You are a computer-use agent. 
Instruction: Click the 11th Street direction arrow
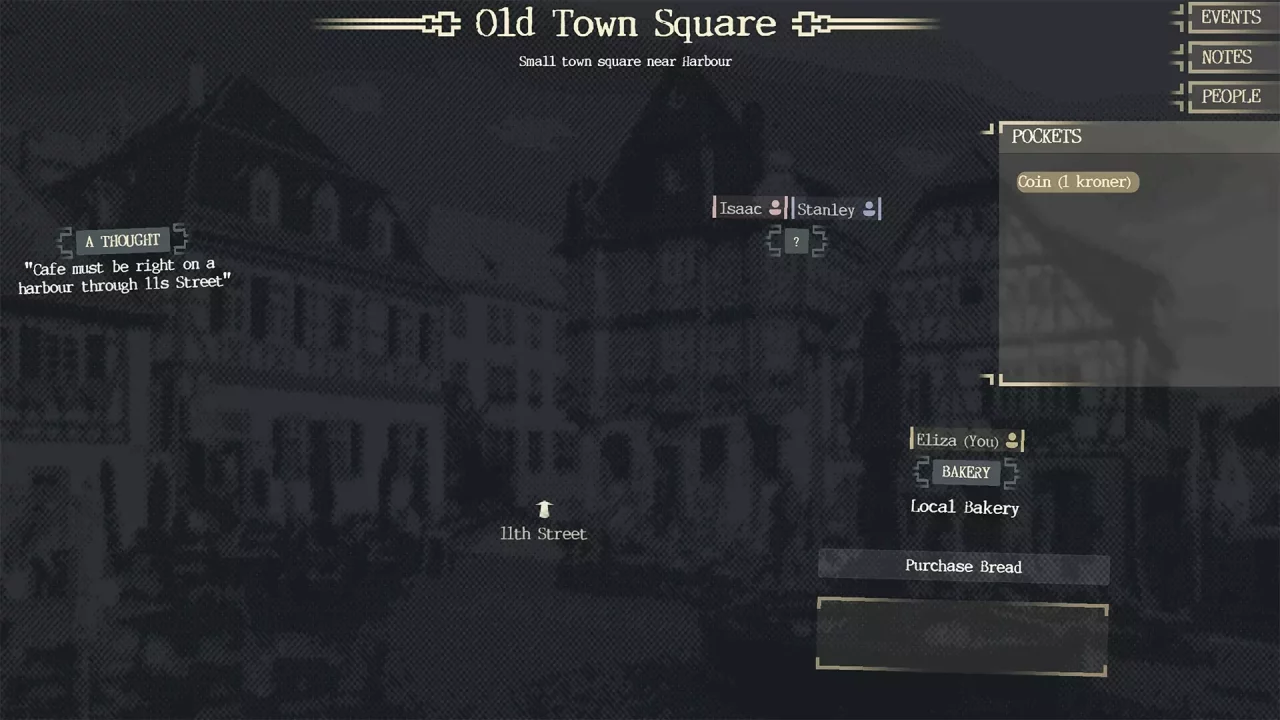click(543, 508)
